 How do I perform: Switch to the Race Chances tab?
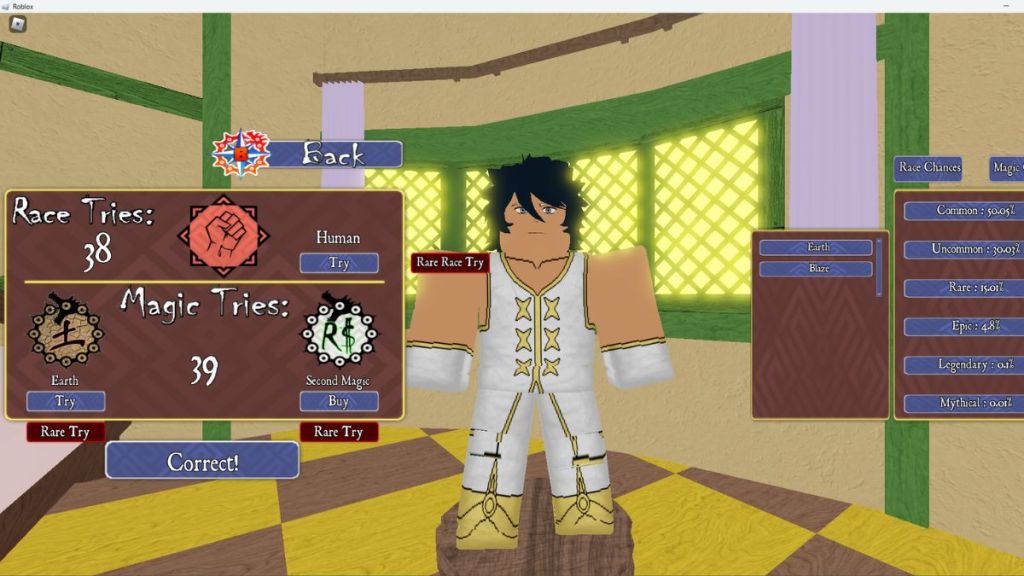pos(929,168)
